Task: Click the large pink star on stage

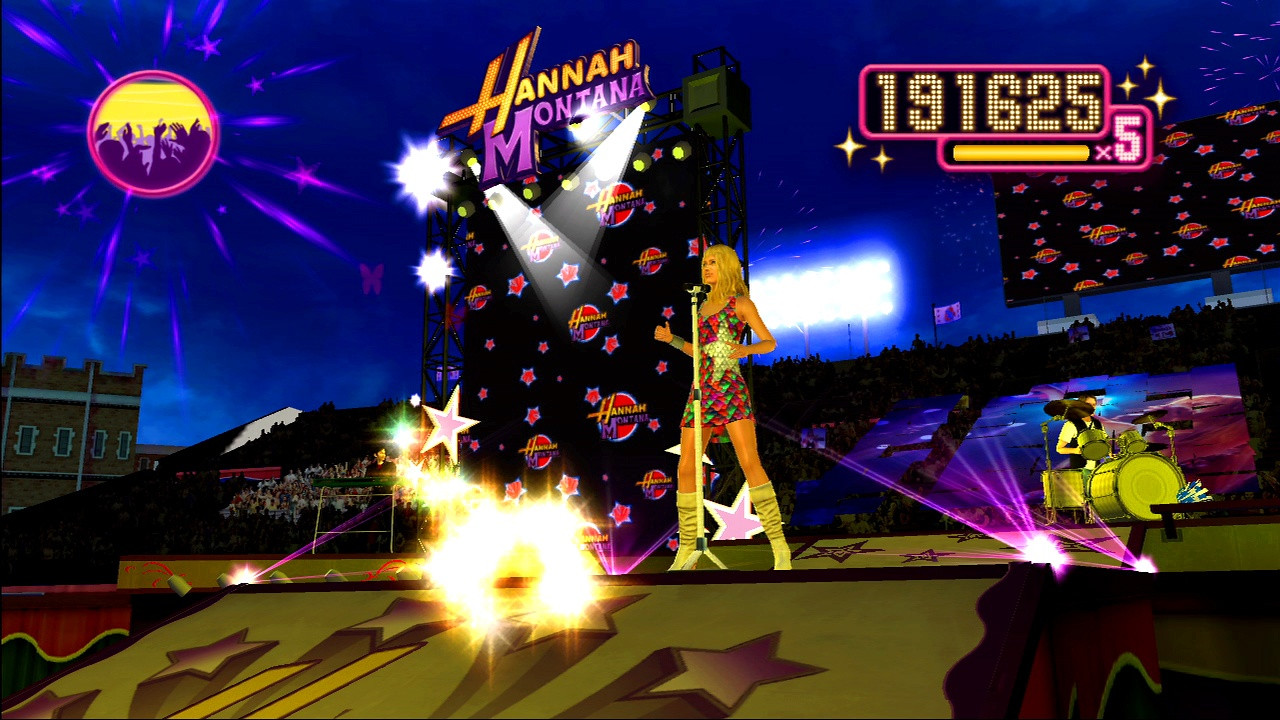Action: [443, 425]
